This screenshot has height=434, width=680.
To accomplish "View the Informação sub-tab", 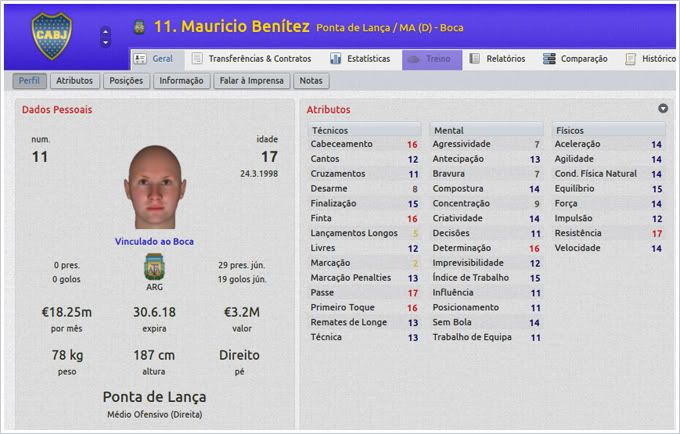I will 181,81.
